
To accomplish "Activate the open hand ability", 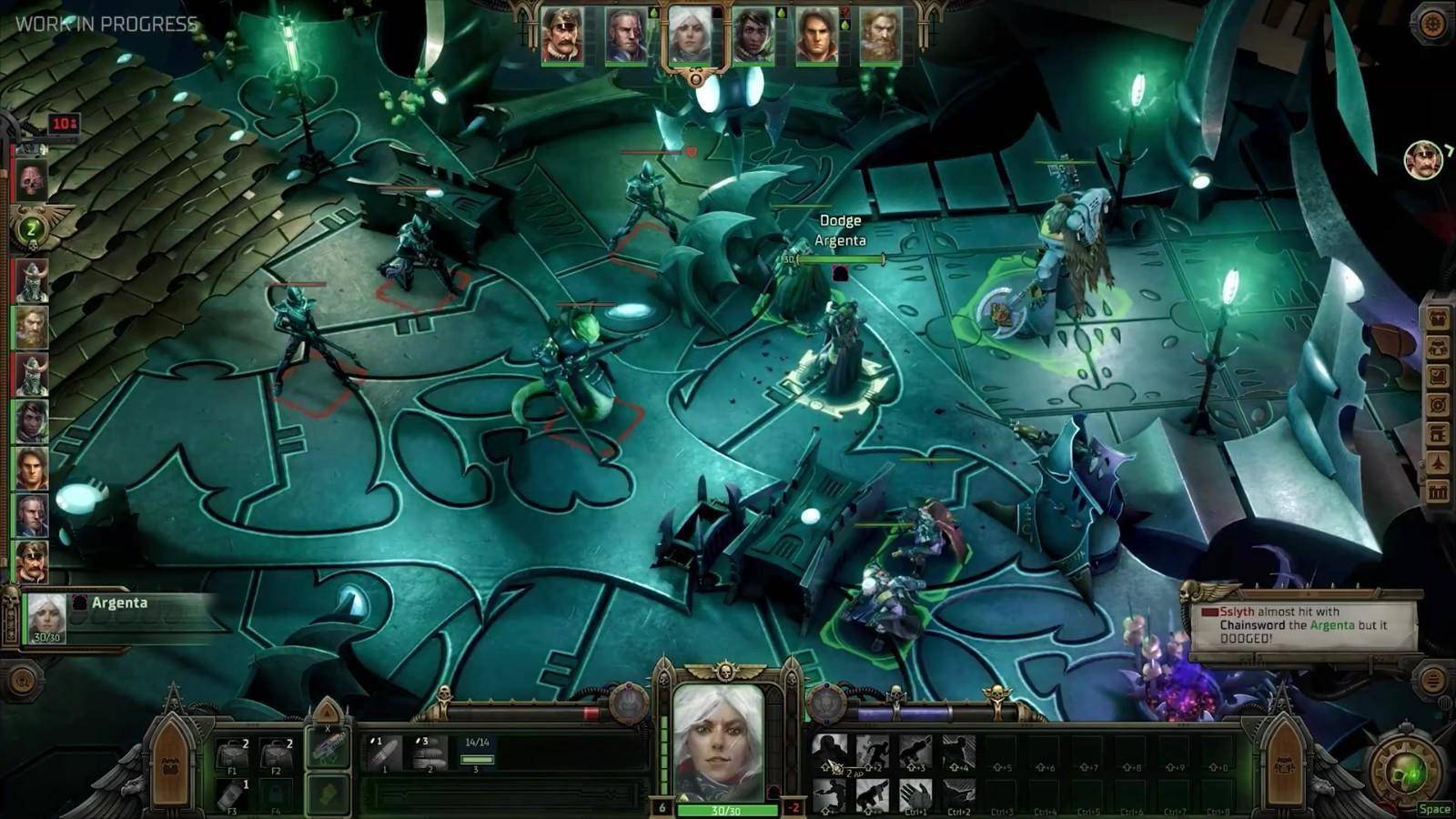I will tap(915, 794).
